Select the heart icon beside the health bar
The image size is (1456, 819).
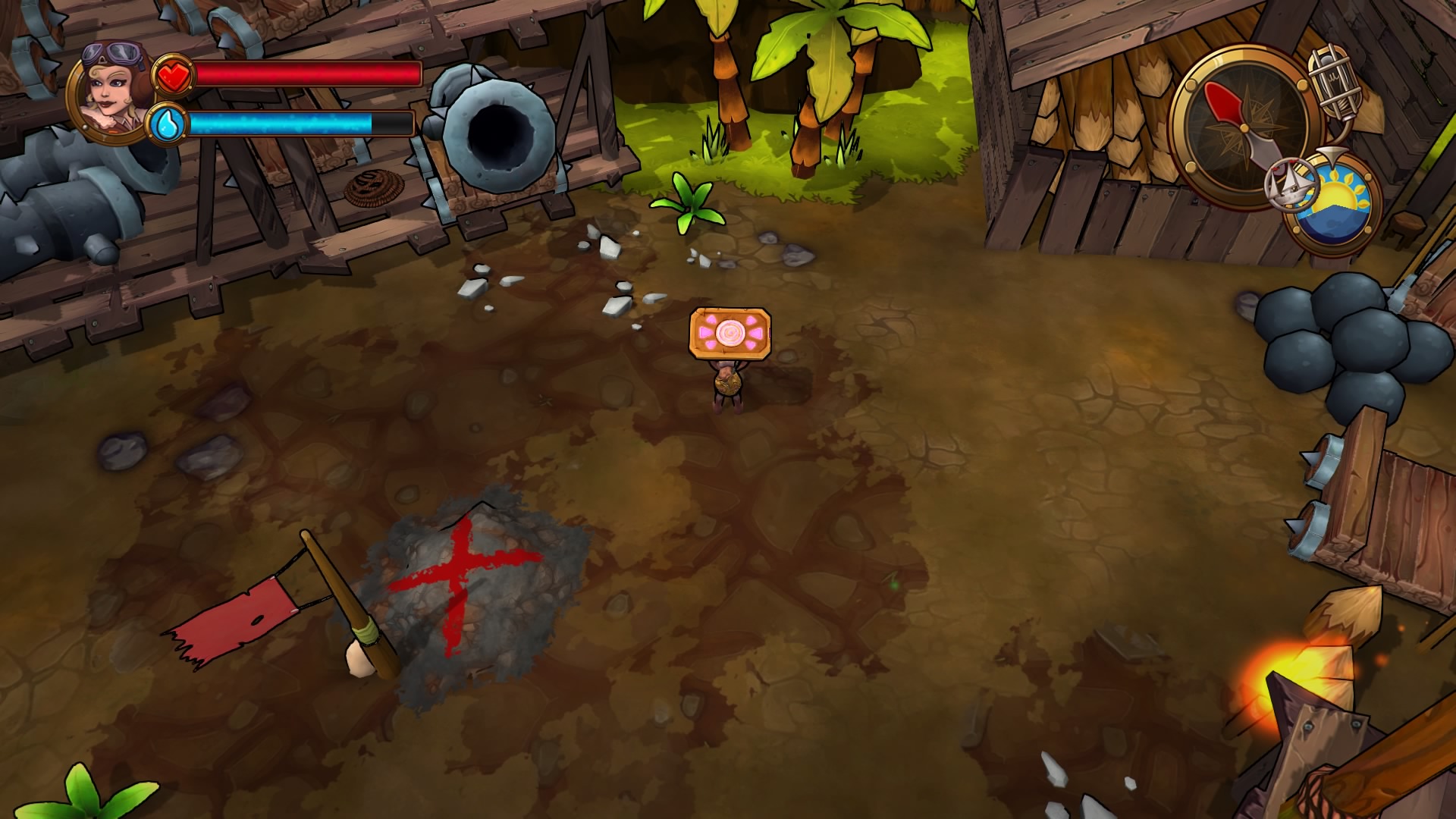pyautogui.click(x=173, y=75)
